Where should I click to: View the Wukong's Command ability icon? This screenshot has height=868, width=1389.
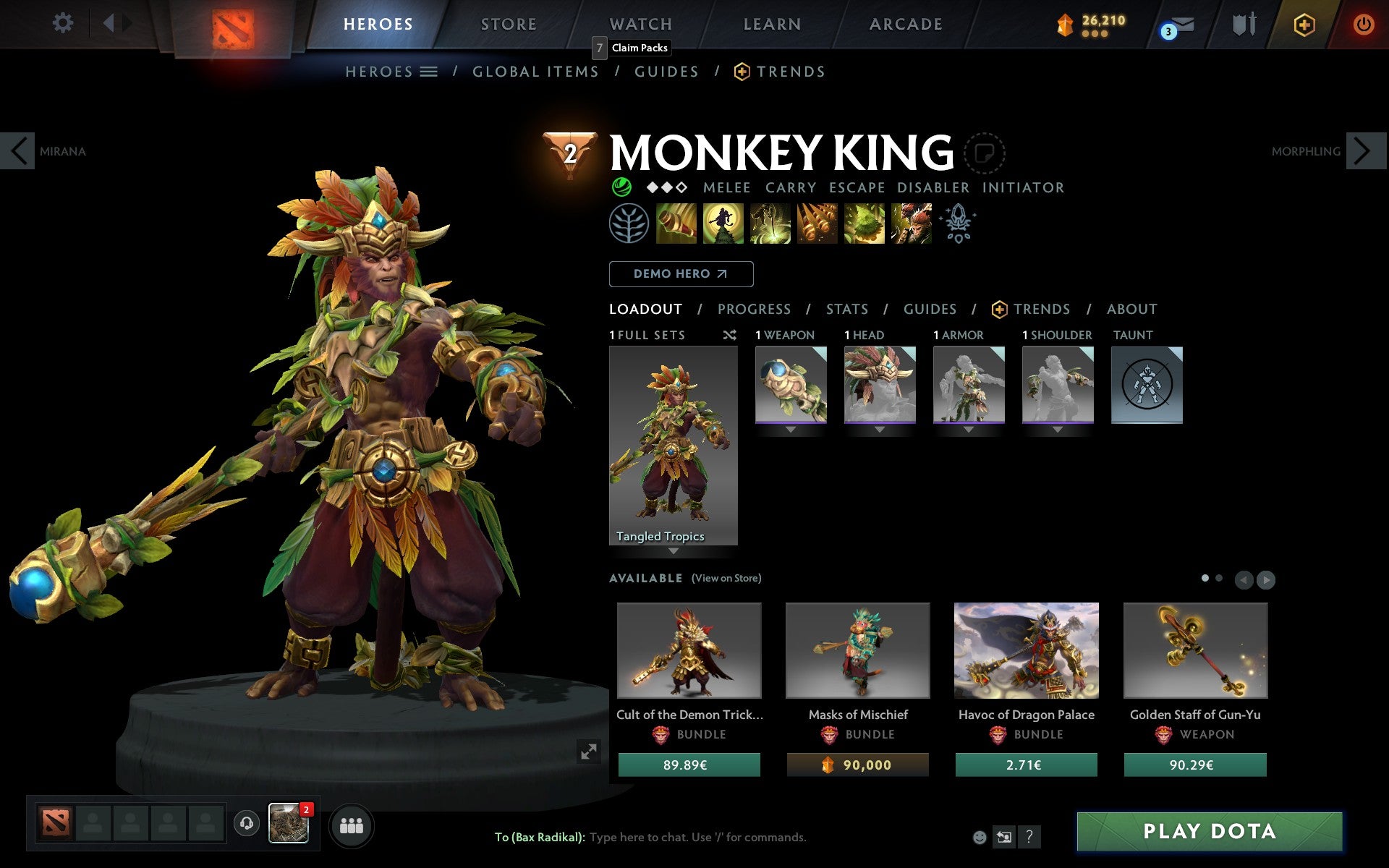(912, 224)
